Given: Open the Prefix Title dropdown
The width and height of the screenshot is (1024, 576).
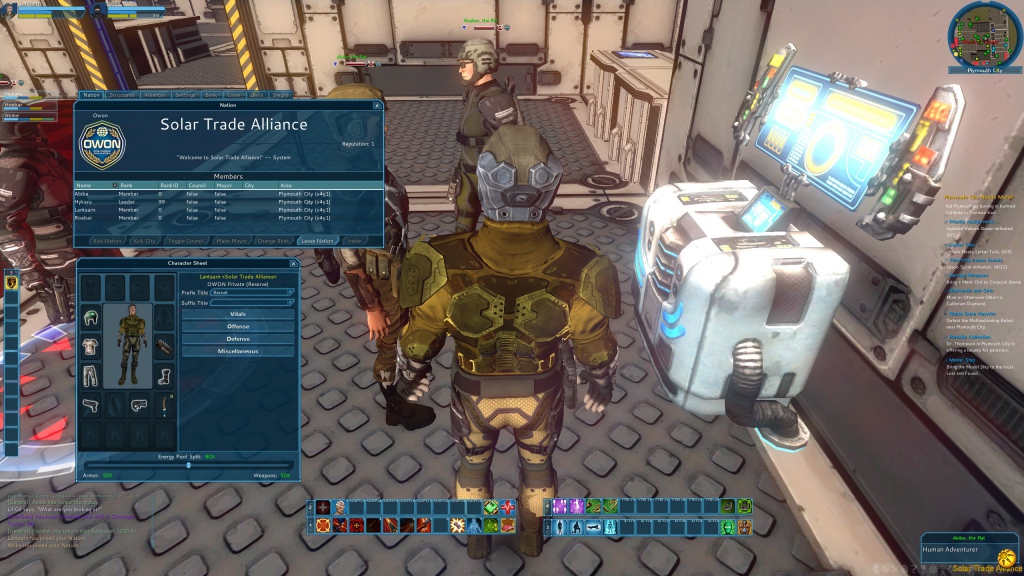Looking at the screenshot, I should 253,292.
